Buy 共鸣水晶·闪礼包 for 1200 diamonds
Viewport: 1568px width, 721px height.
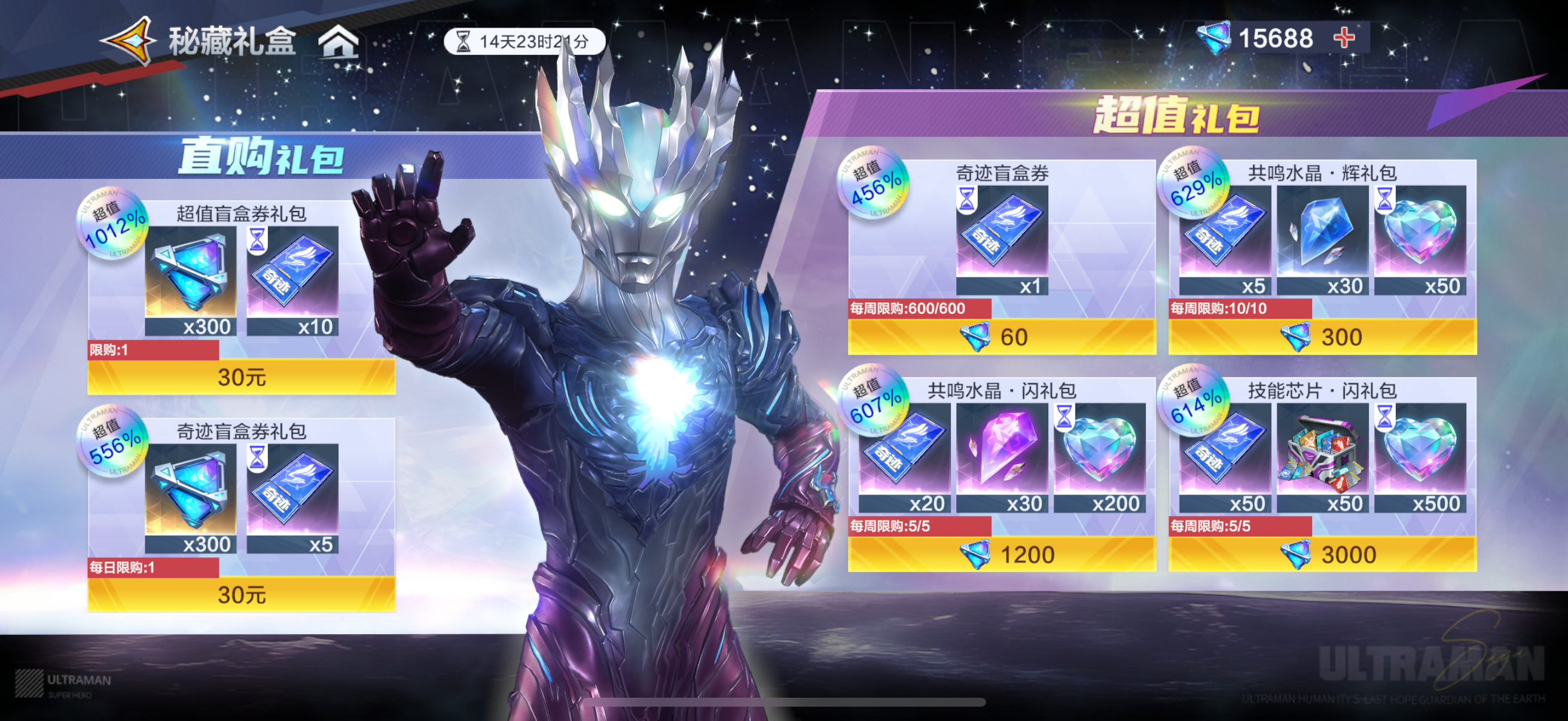coord(1001,554)
